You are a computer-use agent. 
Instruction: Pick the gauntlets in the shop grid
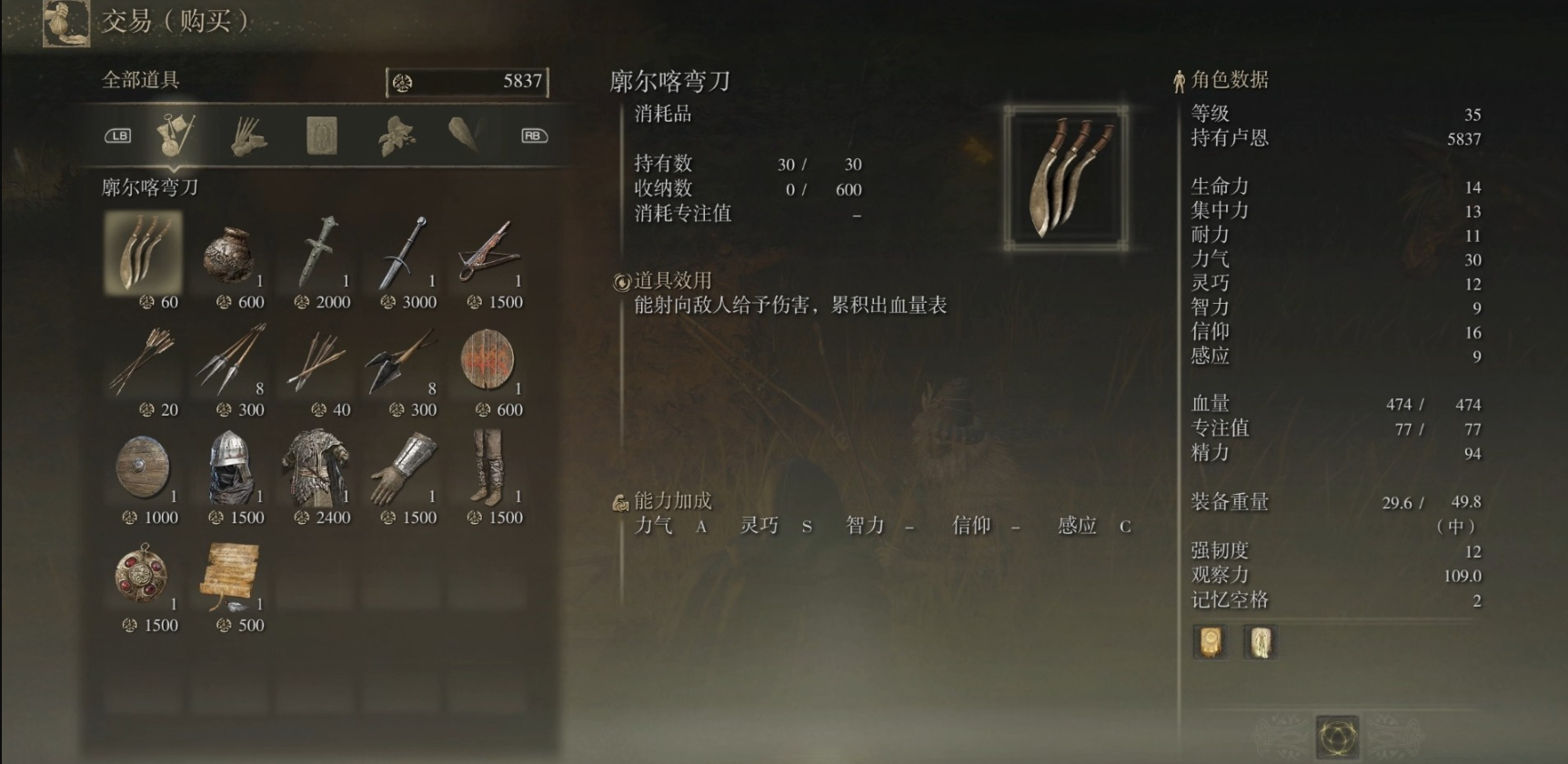pyautogui.click(x=403, y=469)
